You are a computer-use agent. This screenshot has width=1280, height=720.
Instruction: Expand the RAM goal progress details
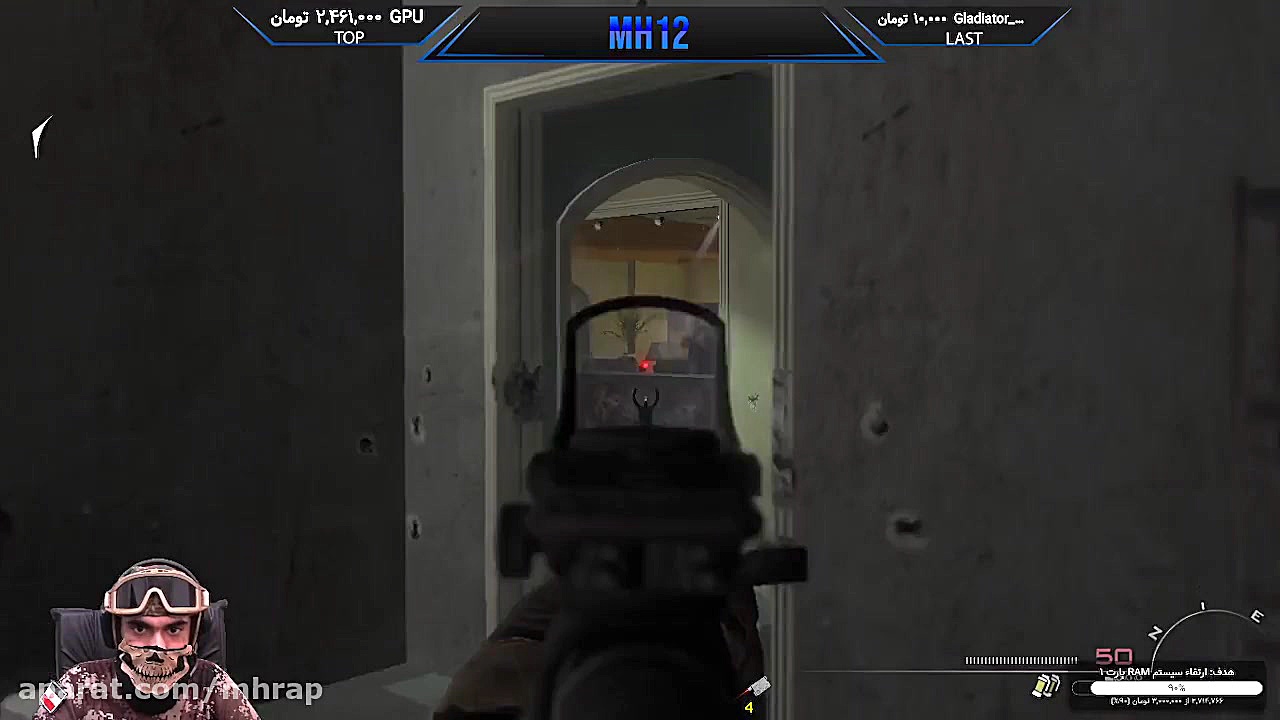1170,700
